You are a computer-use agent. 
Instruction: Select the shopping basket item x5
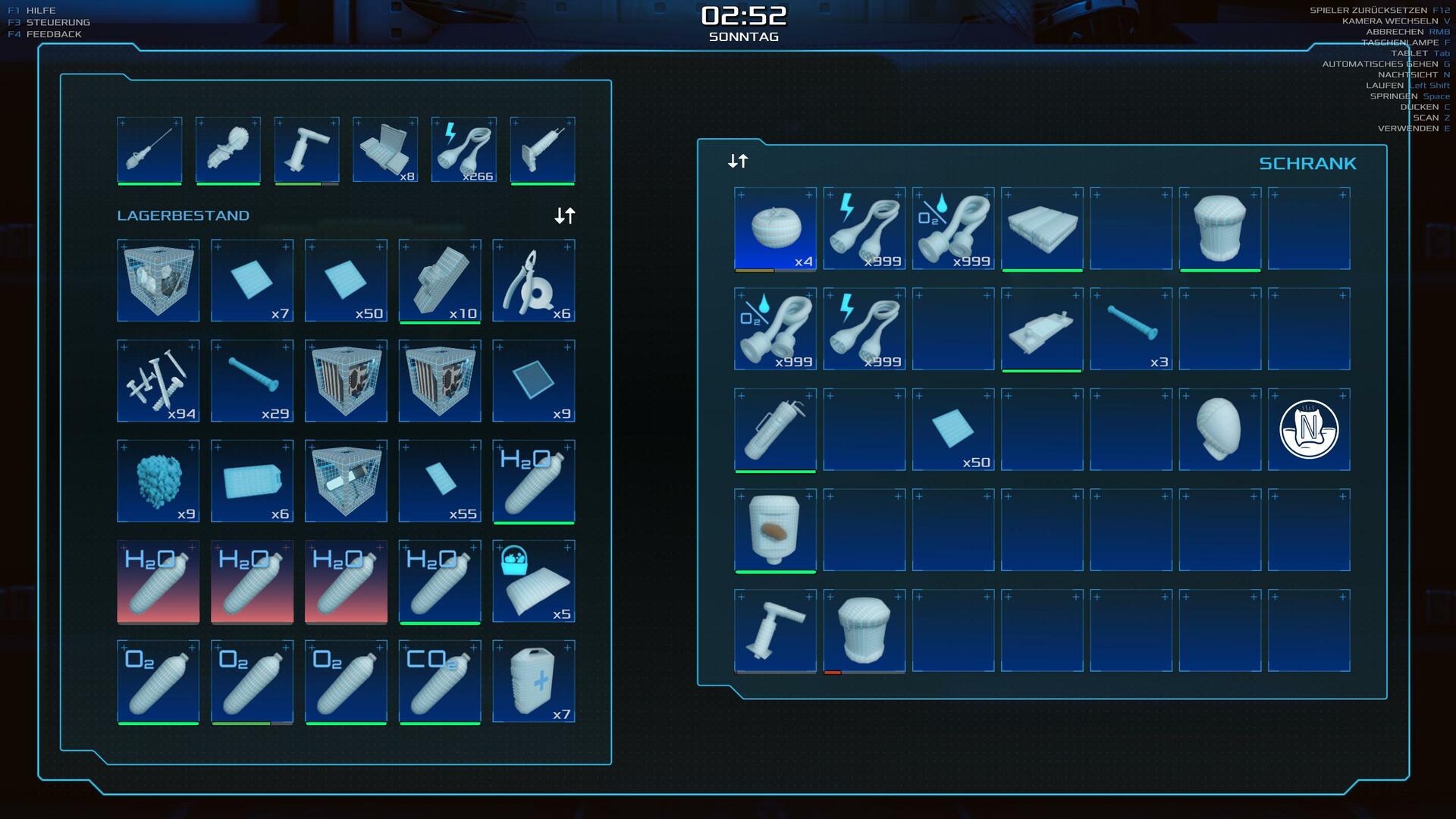(x=534, y=581)
